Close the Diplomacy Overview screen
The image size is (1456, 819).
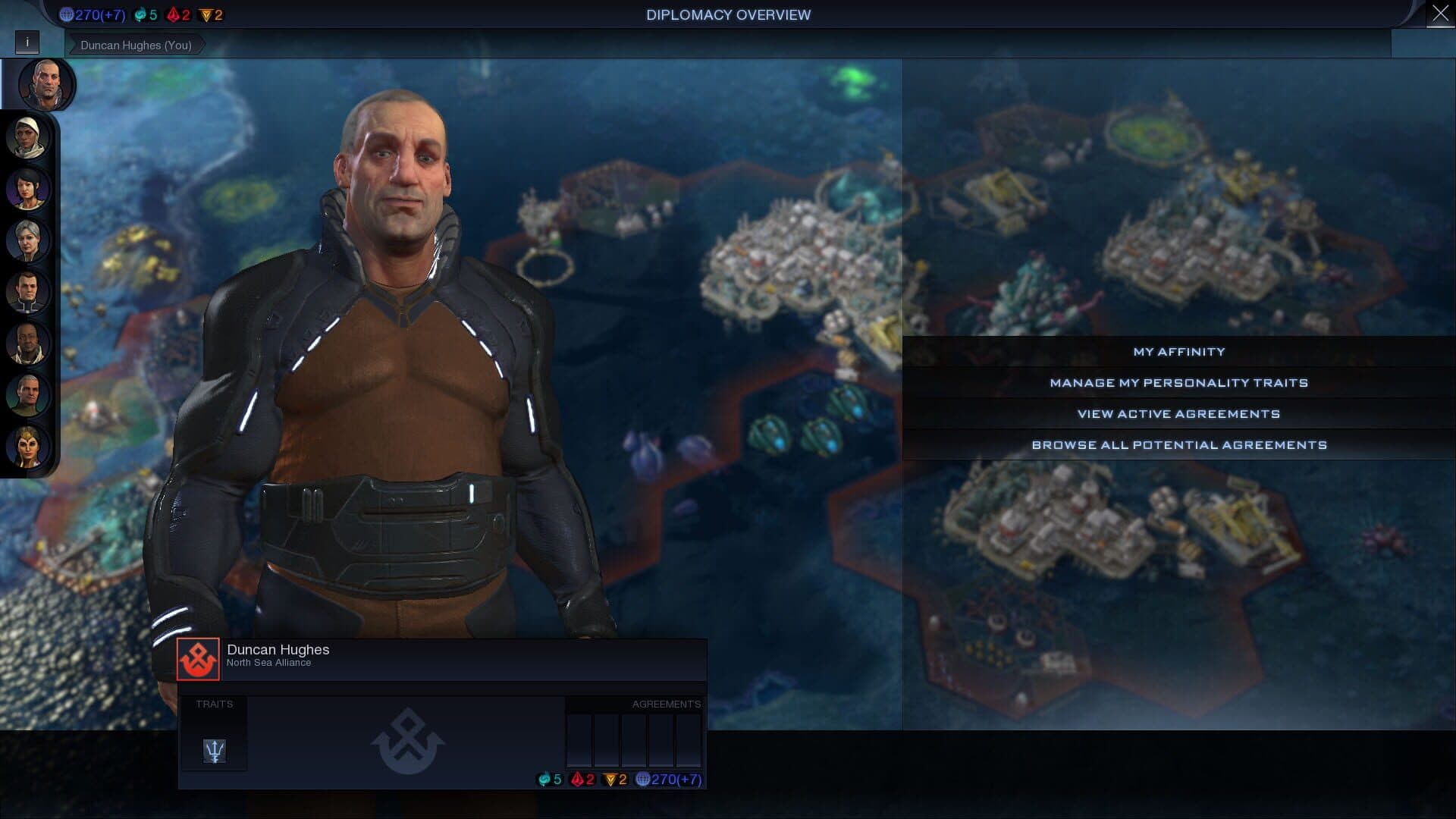point(1440,14)
